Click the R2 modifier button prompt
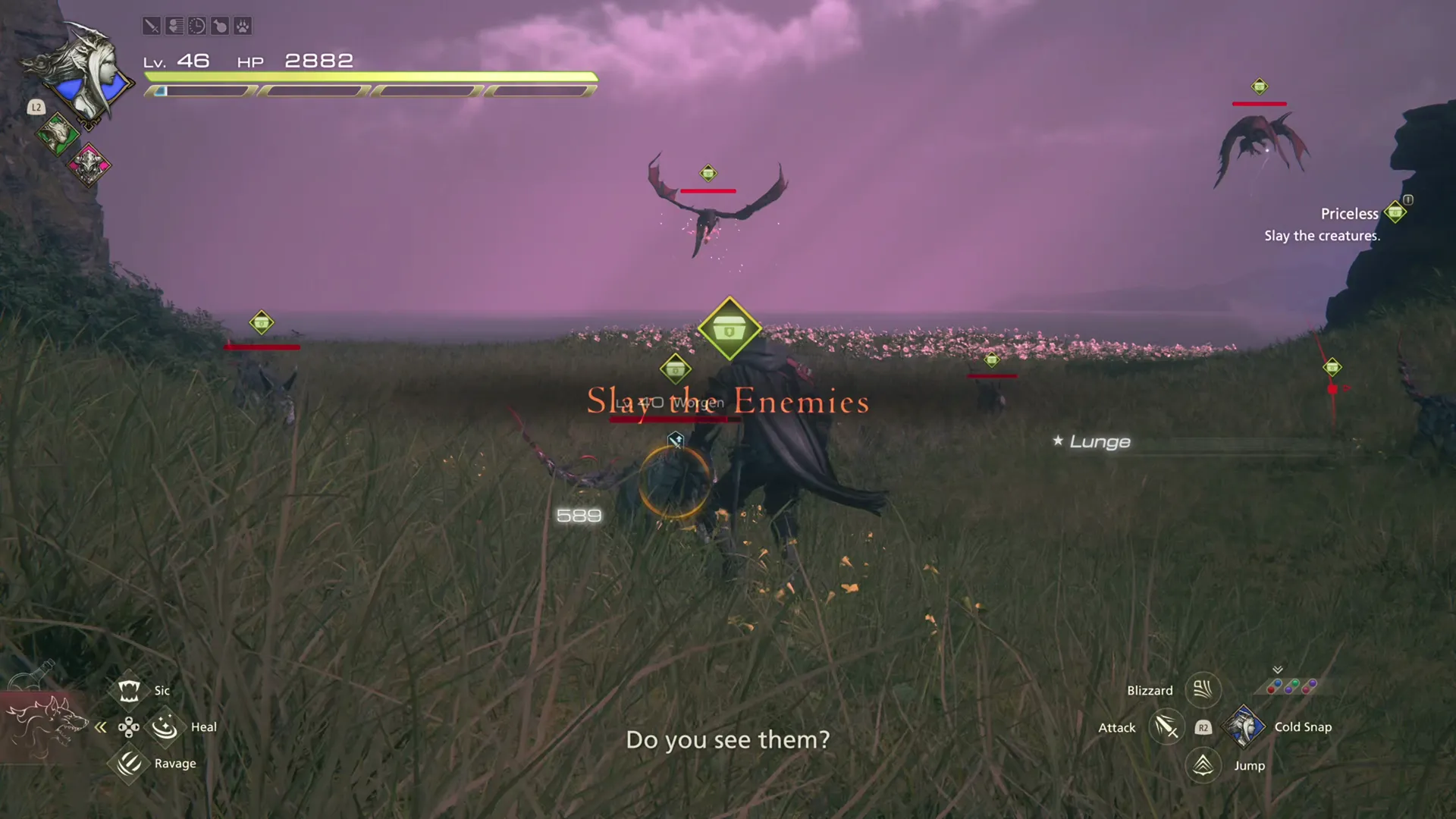 (x=1203, y=727)
